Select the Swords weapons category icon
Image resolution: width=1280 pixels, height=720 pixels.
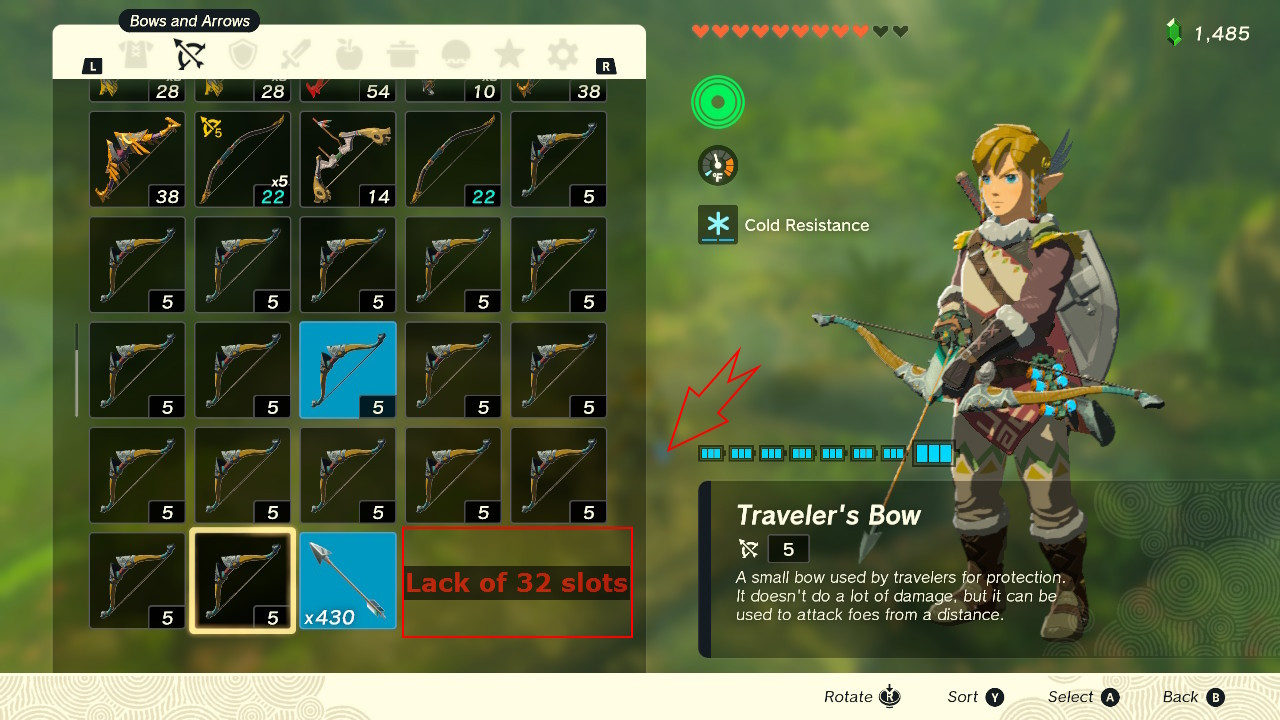coord(296,55)
